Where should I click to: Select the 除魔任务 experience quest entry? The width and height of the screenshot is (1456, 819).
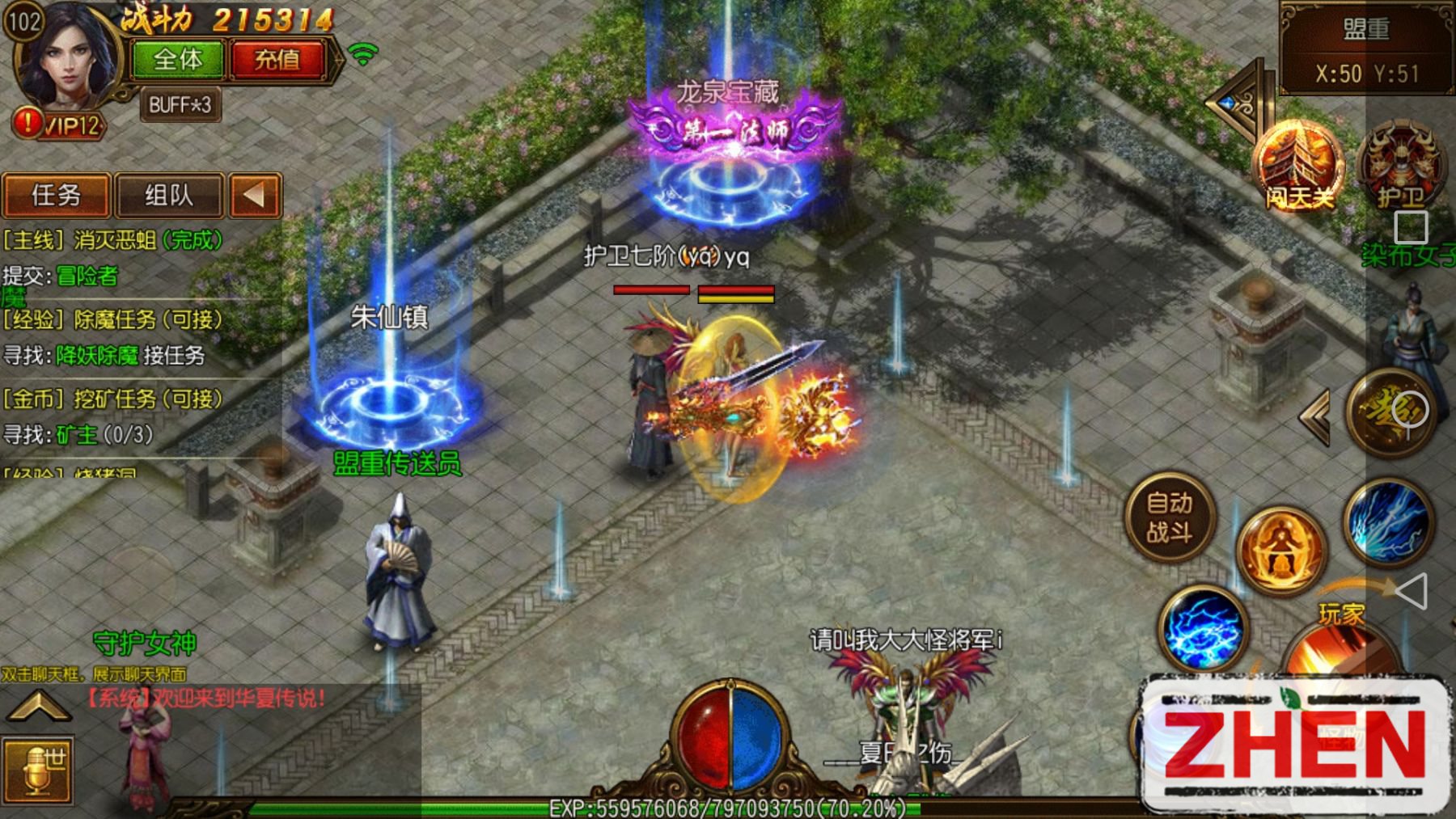pyautogui.click(x=113, y=319)
